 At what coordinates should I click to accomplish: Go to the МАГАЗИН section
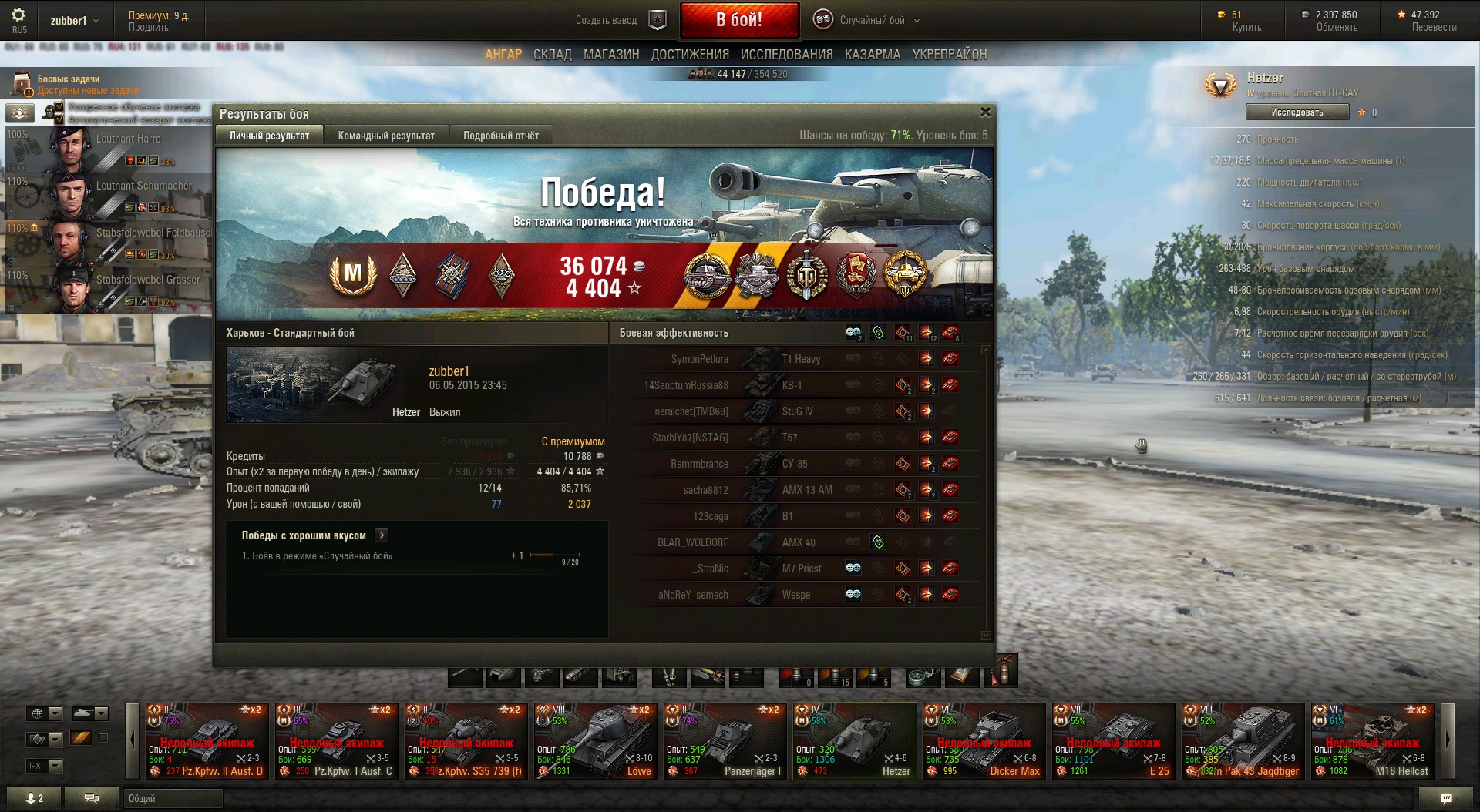pos(611,55)
